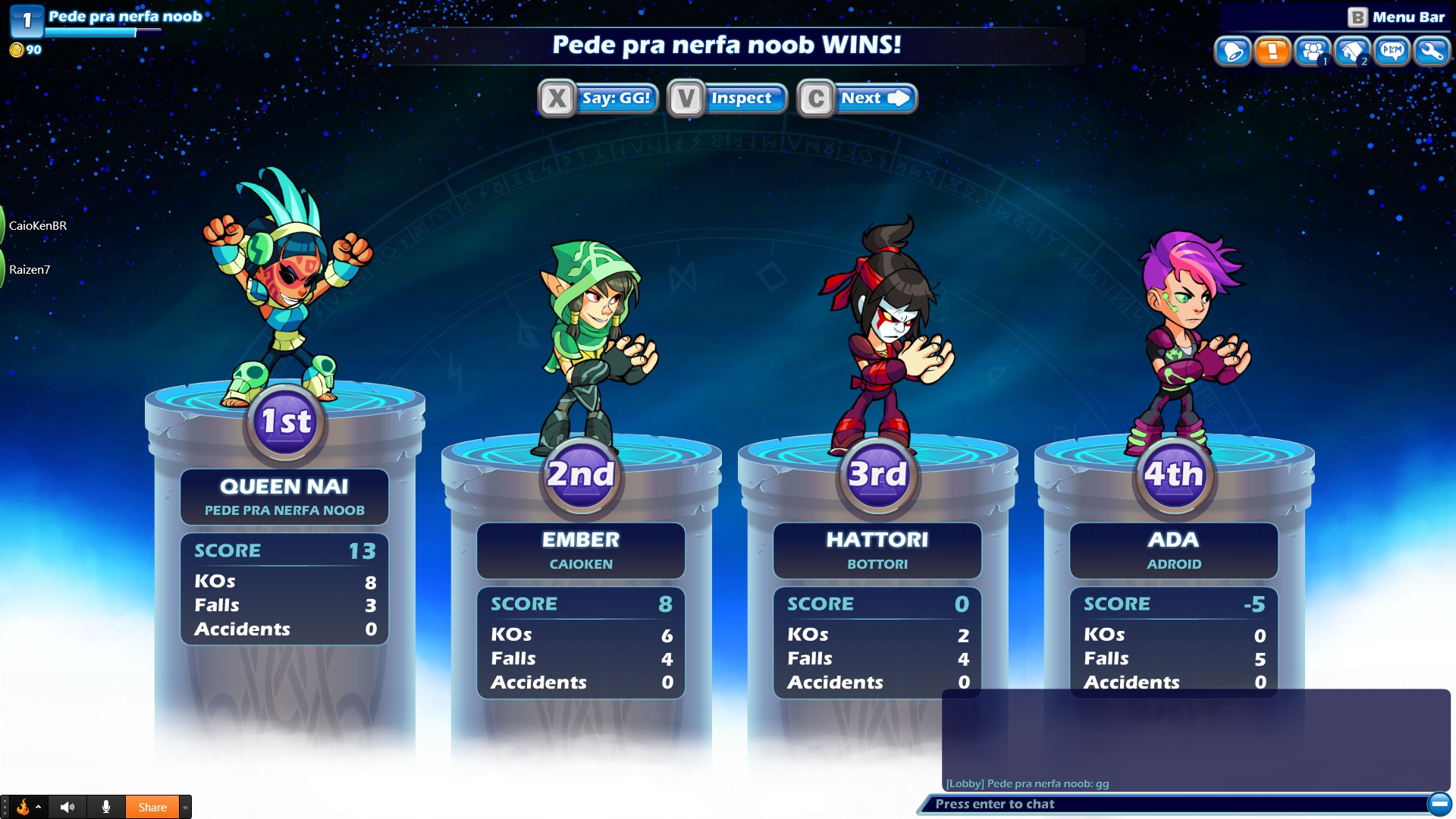This screenshot has height=819, width=1456.
Task: Open the settings wrench icon
Action: (1432, 52)
